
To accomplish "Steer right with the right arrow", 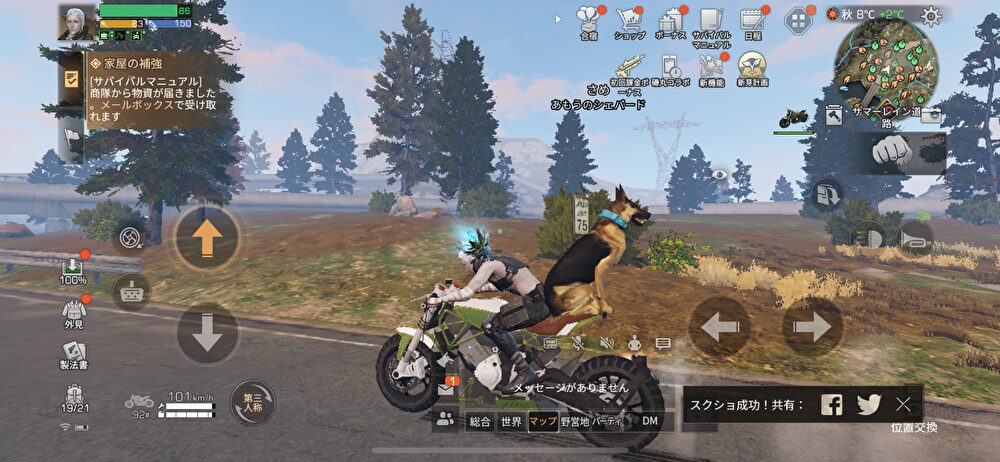I will coord(812,327).
